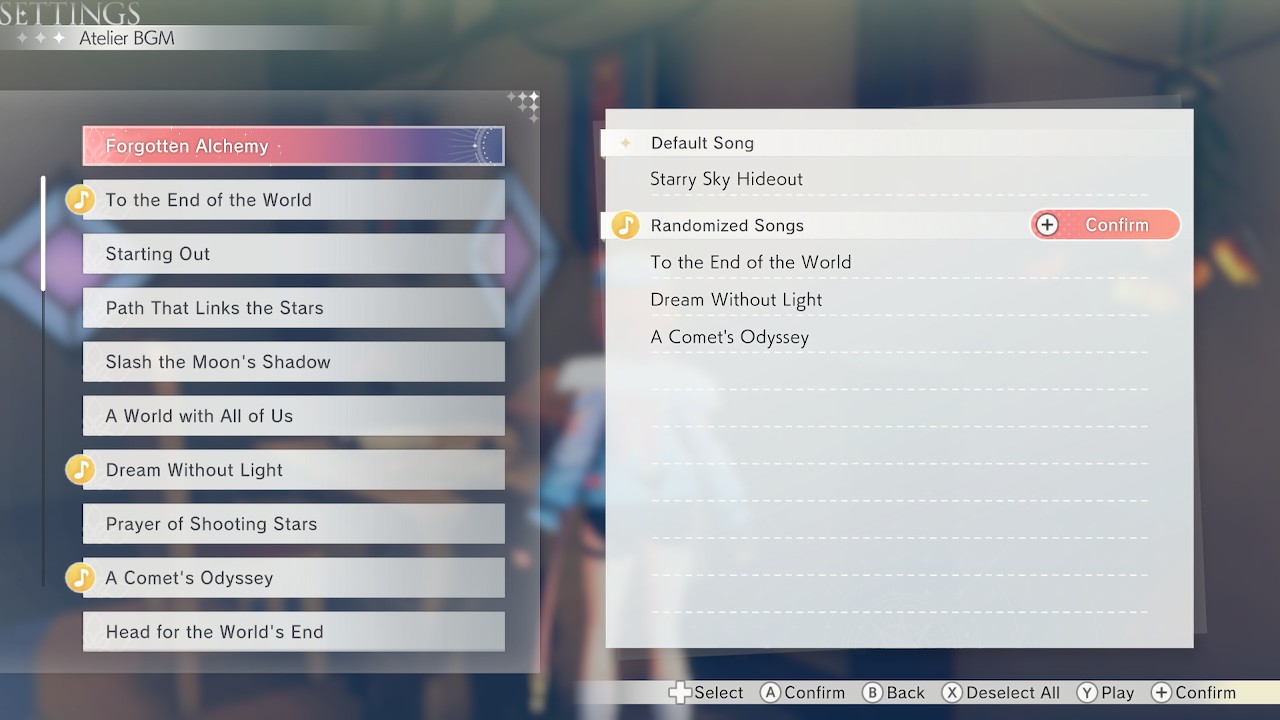The height and width of the screenshot is (720, 1280).
Task: Toggle song selection for Prayer of Shooting Stars
Action: pos(293,523)
